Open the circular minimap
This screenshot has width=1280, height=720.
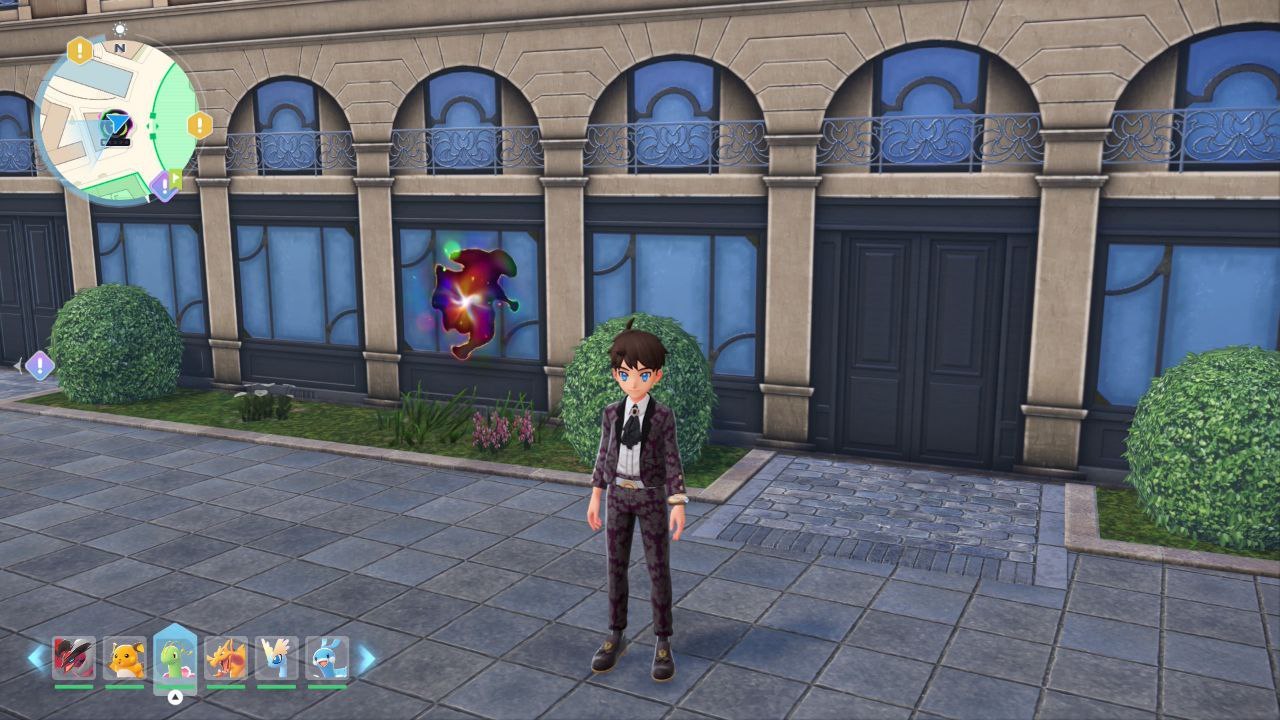point(116,120)
